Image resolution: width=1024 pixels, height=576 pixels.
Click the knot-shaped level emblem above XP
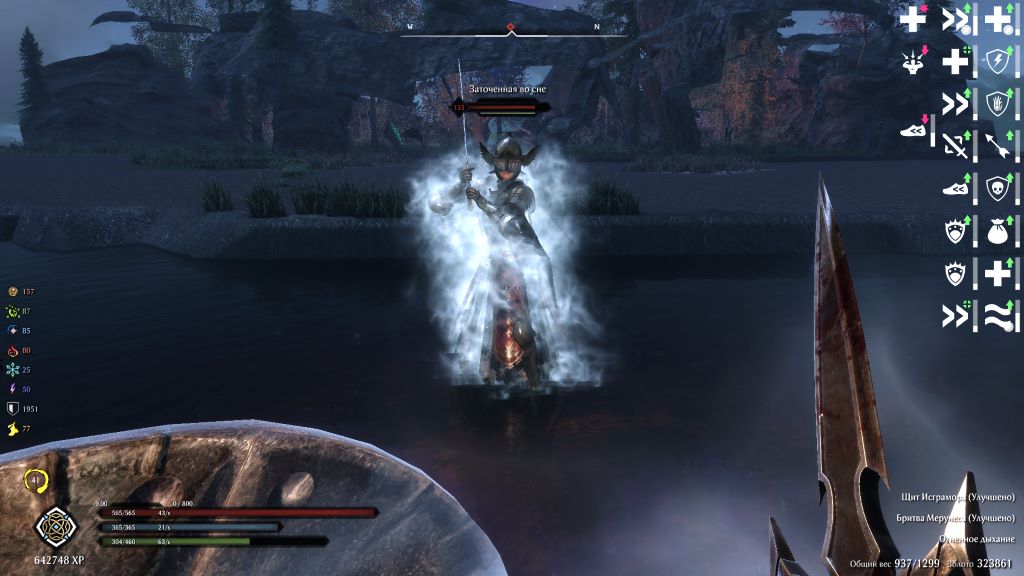tap(52, 526)
